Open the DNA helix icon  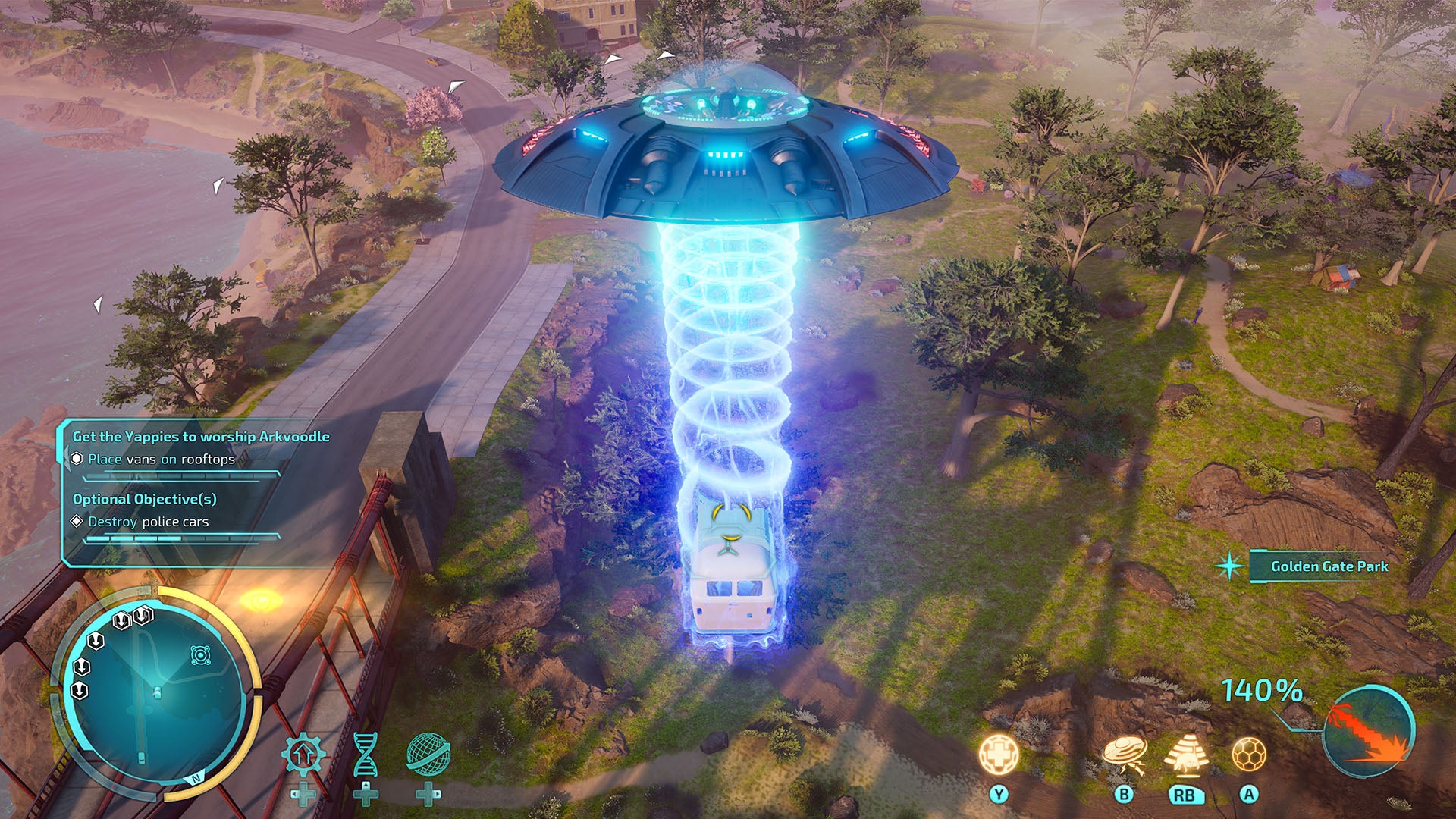(366, 755)
